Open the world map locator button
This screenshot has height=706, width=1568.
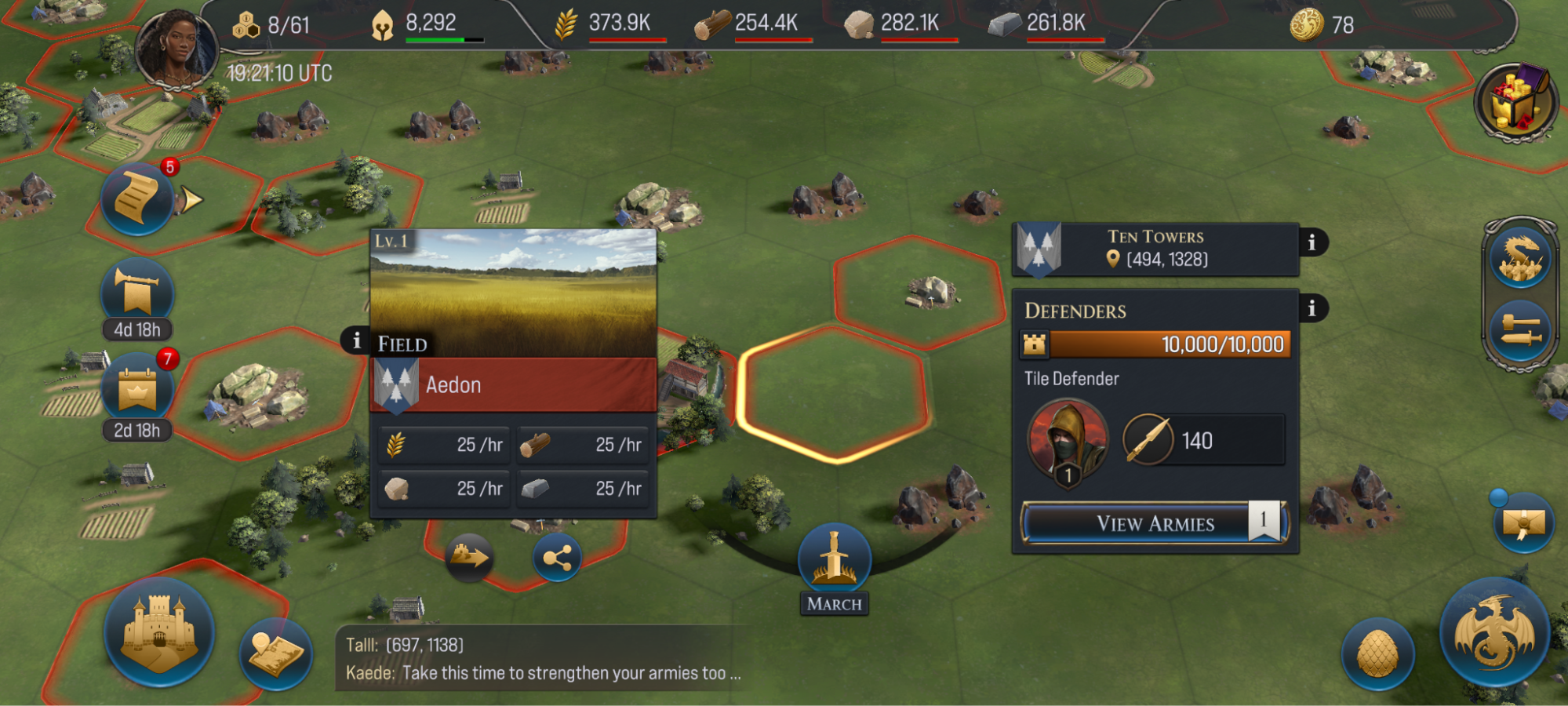275,654
